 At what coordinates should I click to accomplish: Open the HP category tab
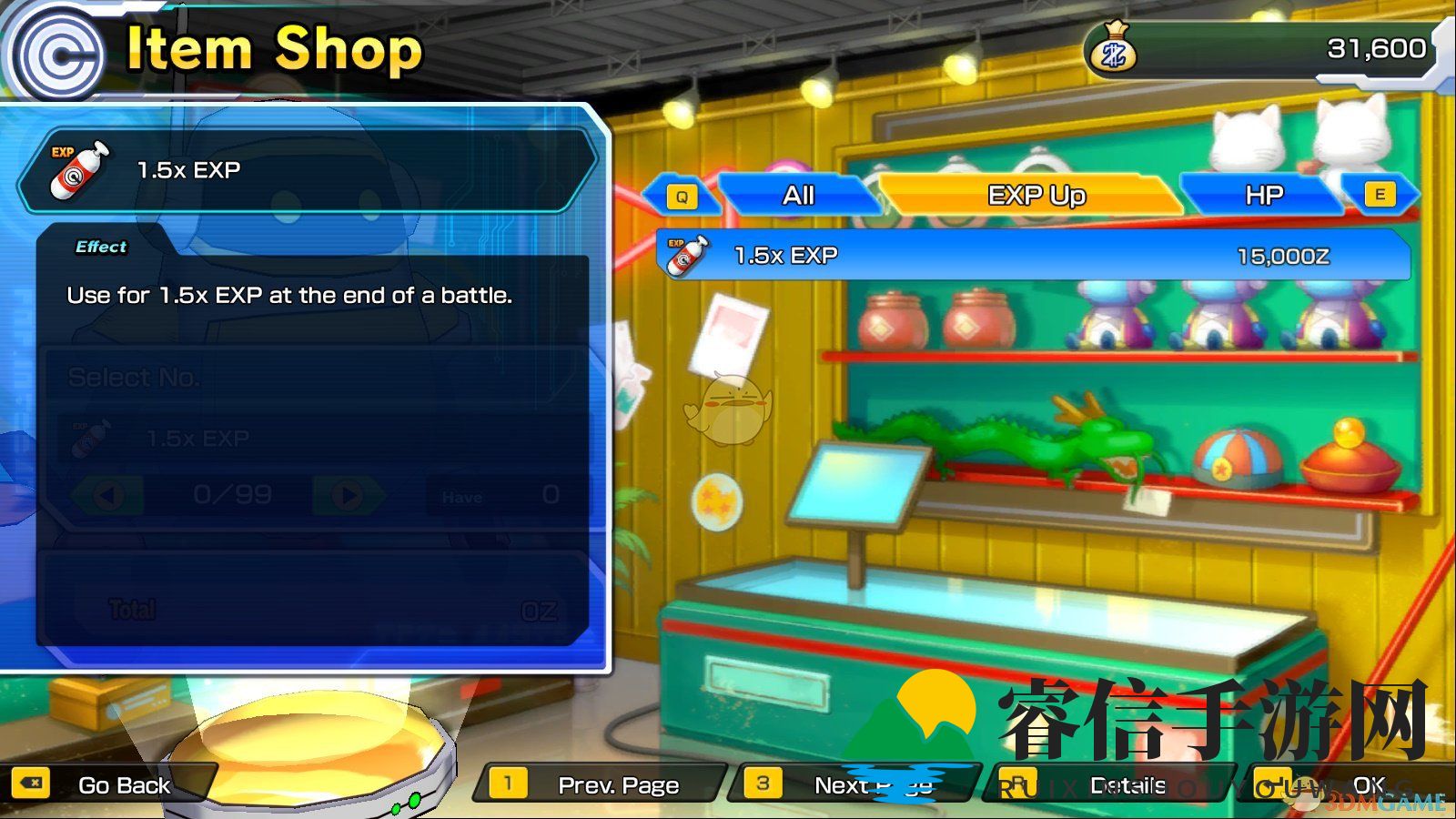tap(1263, 196)
